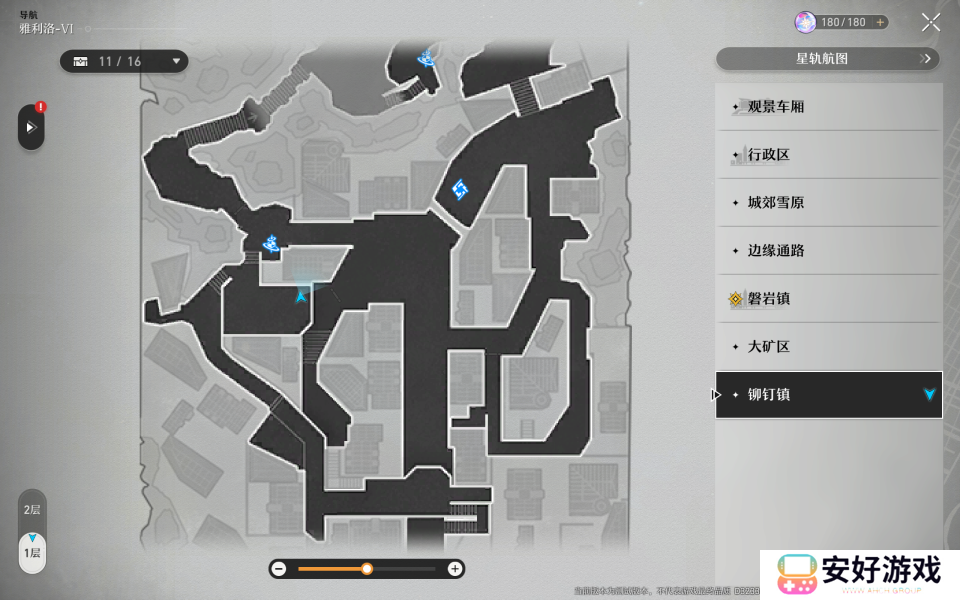The height and width of the screenshot is (600, 960).
Task: Open the treasure chest 11/16 dropdown
Action: pyautogui.click(x=124, y=62)
